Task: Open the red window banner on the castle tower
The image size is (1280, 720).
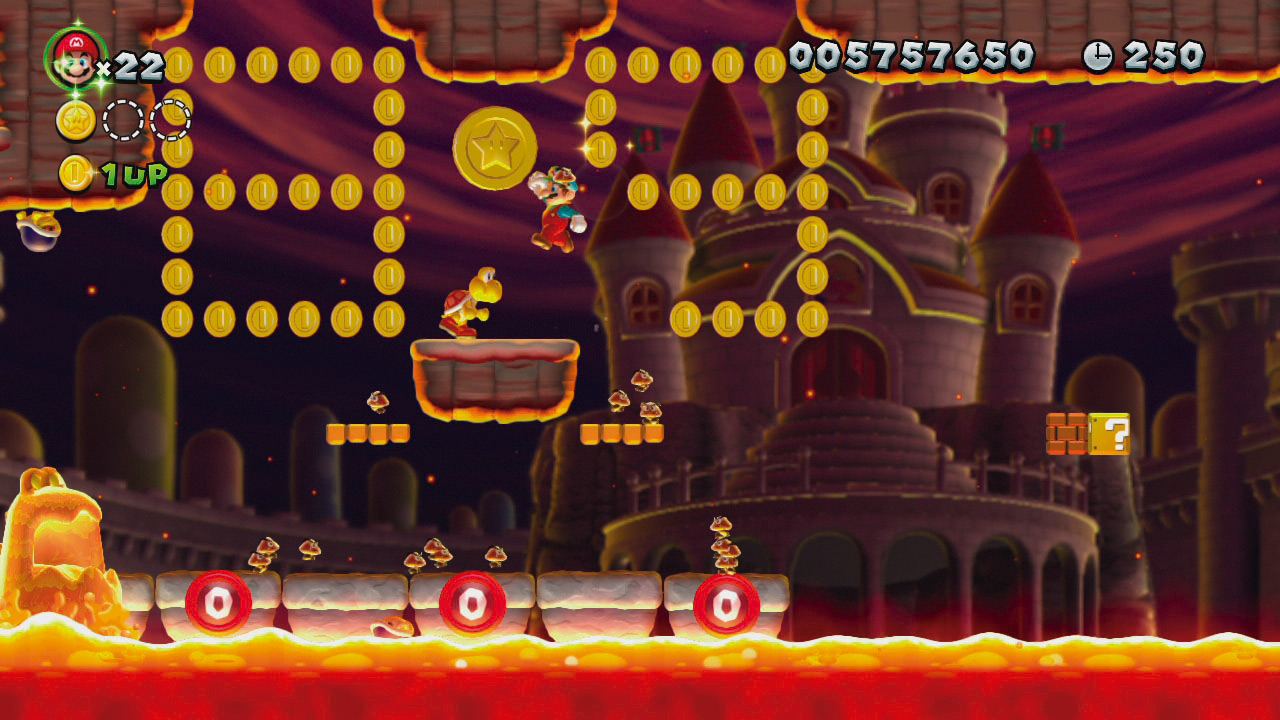Action: 648,140
